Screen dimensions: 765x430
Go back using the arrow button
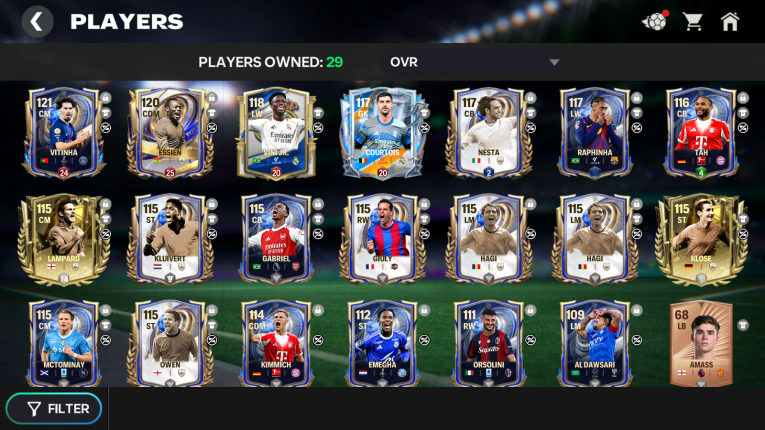pos(37,21)
